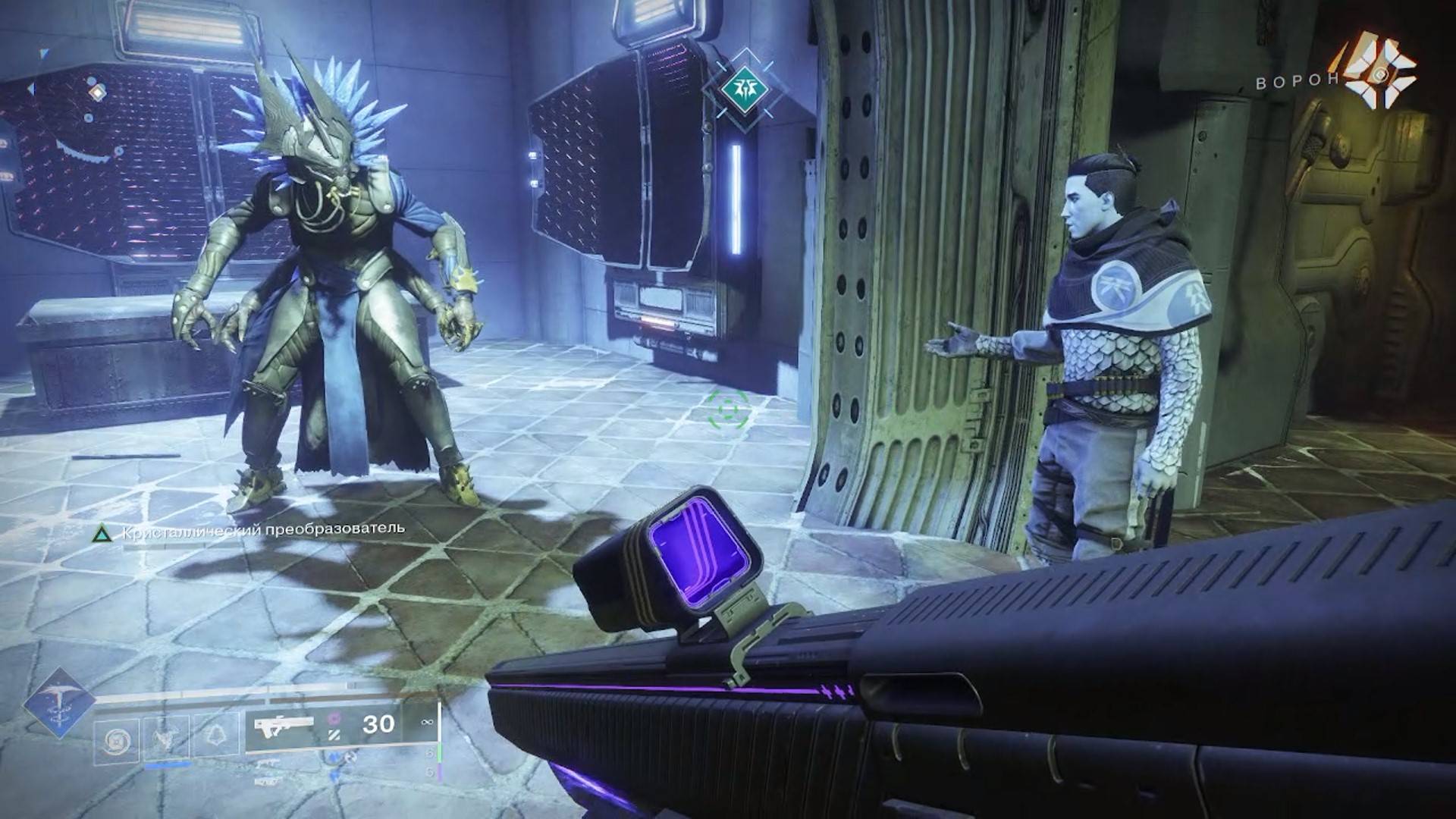Open the Ghost icon beside ВОРОН
The height and width of the screenshot is (819, 1456).
1379,71
